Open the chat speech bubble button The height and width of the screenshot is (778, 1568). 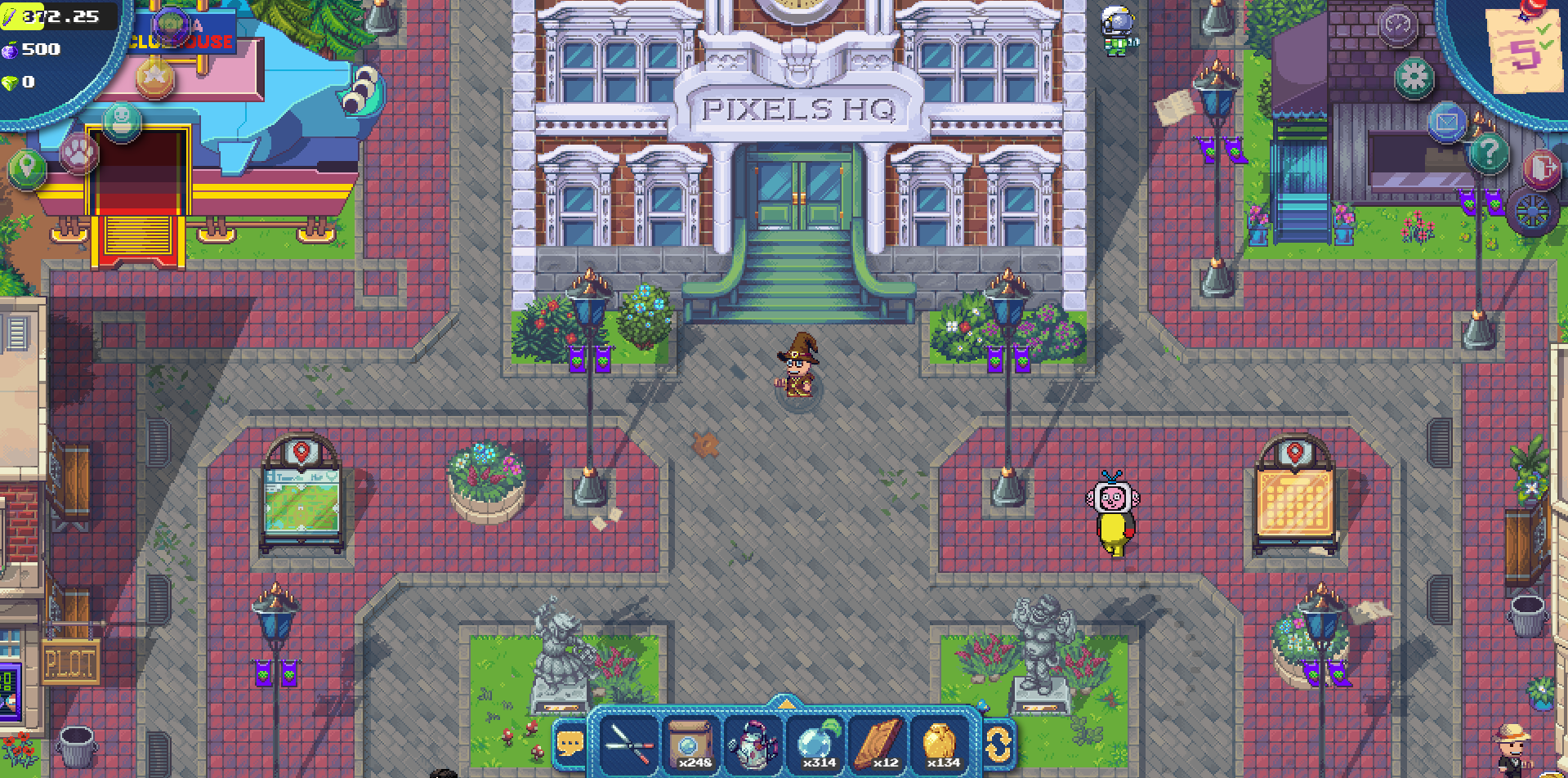coord(570,744)
